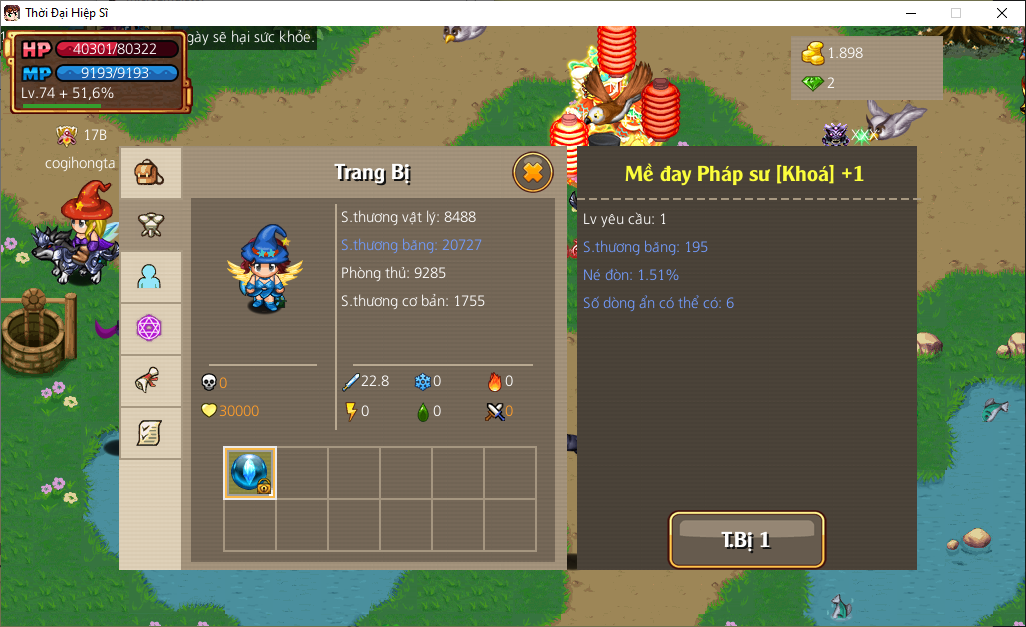Switch to the purple hexagram skills tab
The image size is (1026, 627).
pyautogui.click(x=150, y=329)
